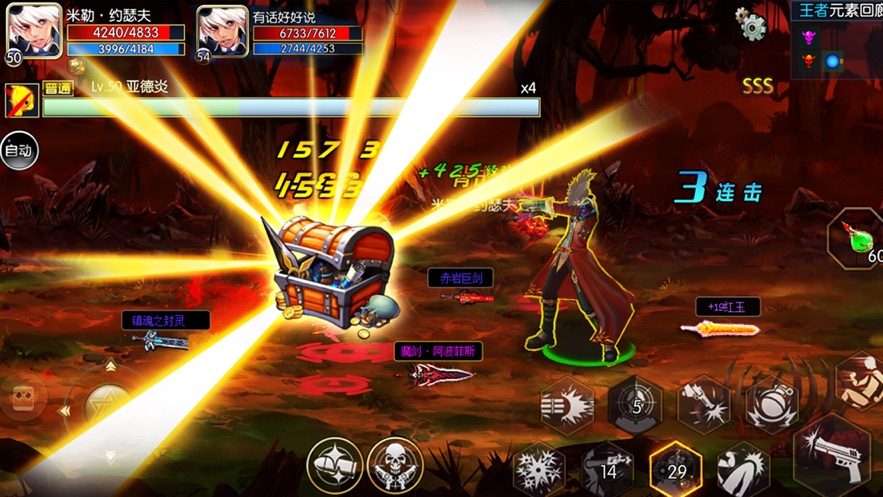This screenshot has height=497, width=883.
Task: Tap the player portrait of 米勒·约瑟夫
Action: (x=34, y=31)
